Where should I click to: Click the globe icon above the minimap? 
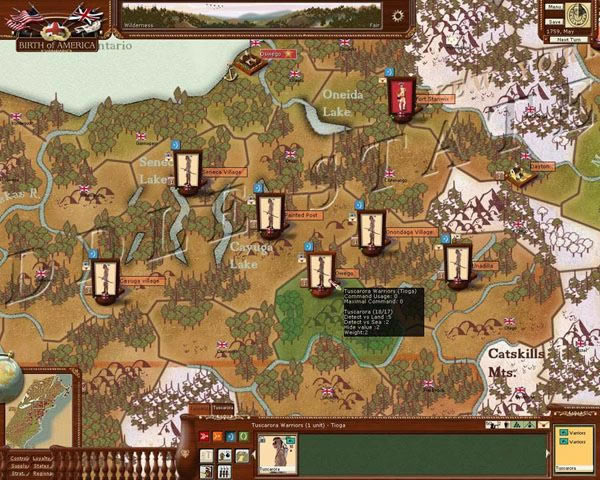tap(8, 375)
